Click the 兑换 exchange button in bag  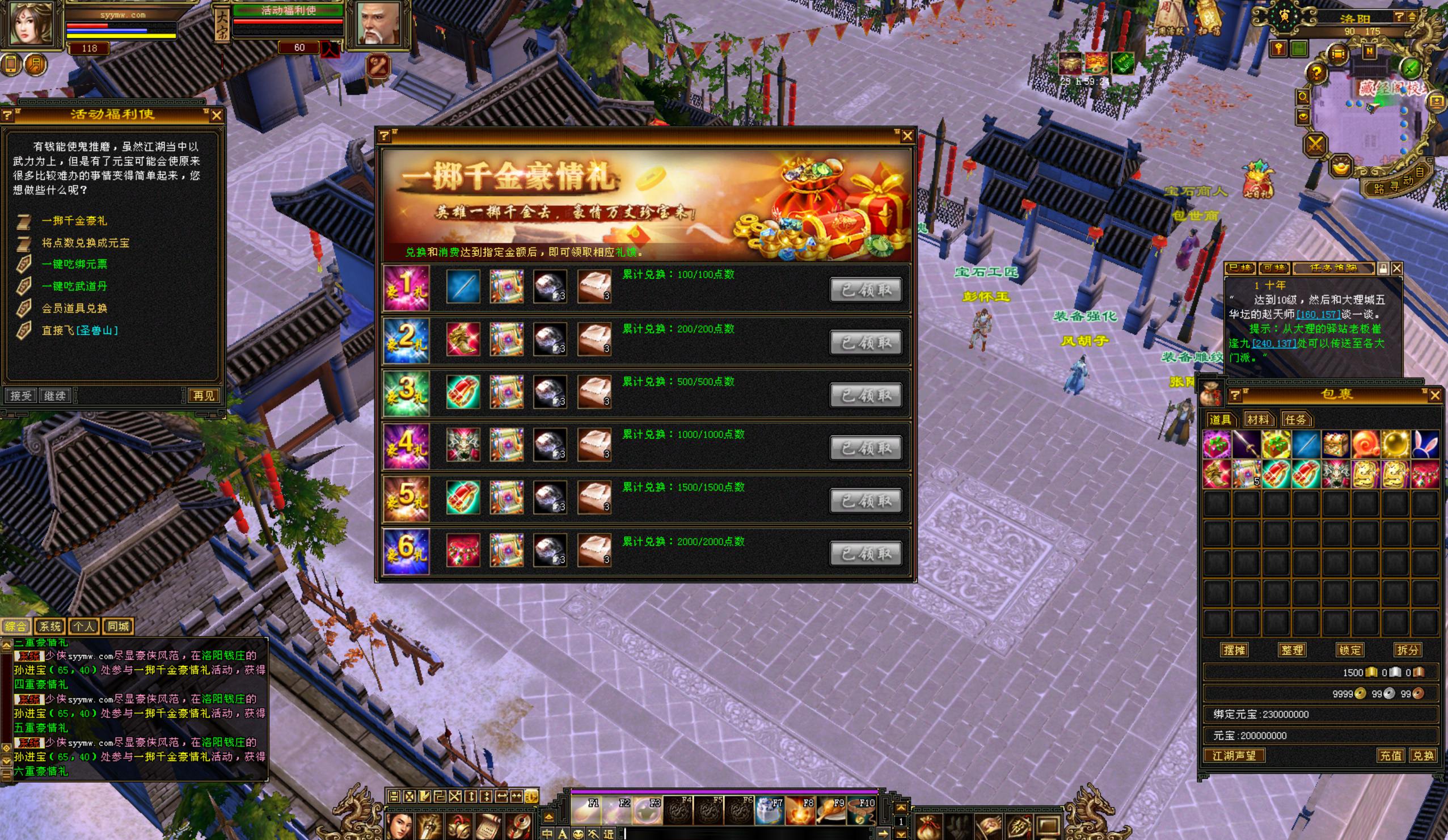(1422, 755)
